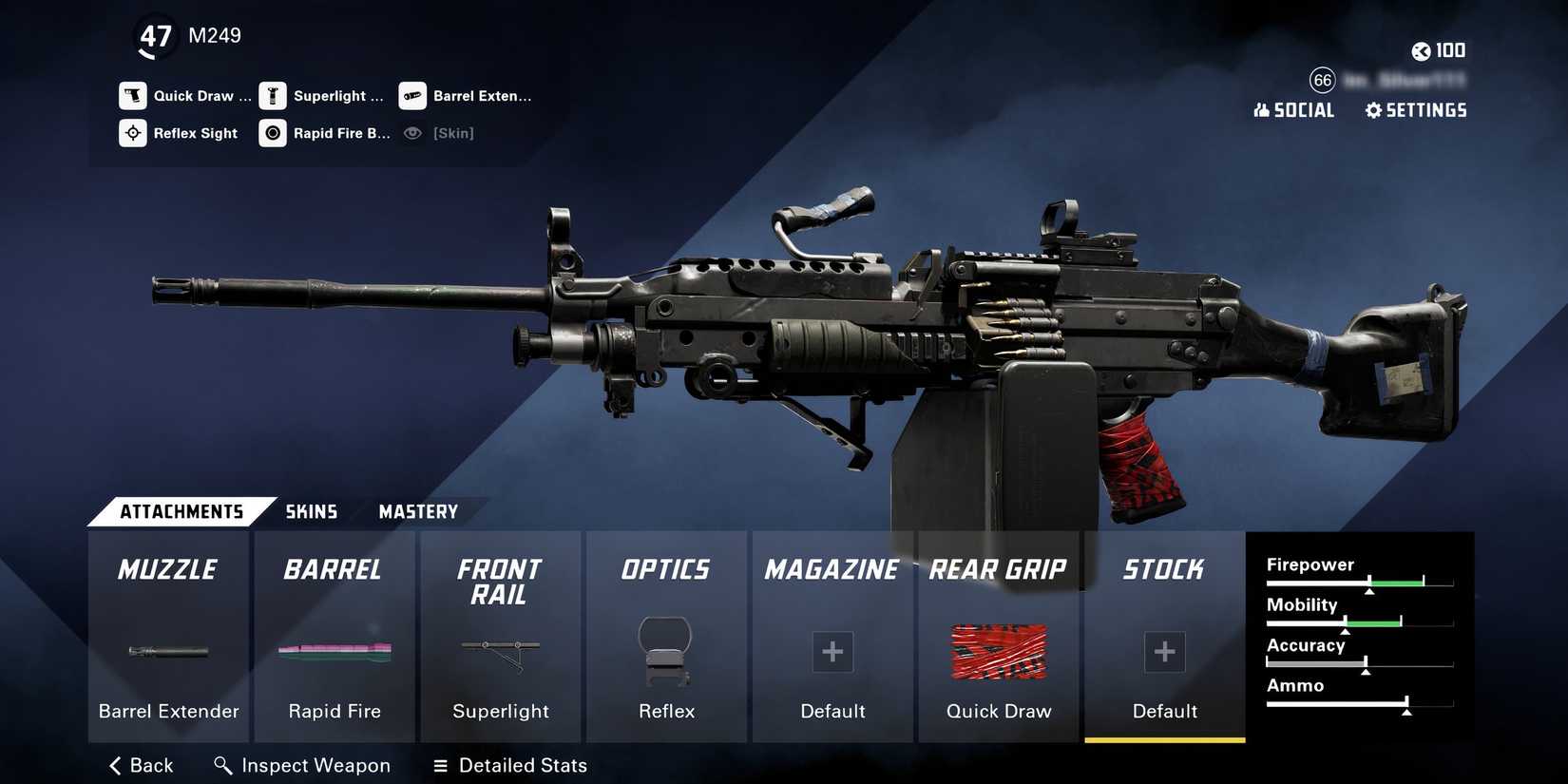This screenshot has height=784, width=1568.
Task: Click the currency icon showing 100
Action: (x=1423, y=50)
